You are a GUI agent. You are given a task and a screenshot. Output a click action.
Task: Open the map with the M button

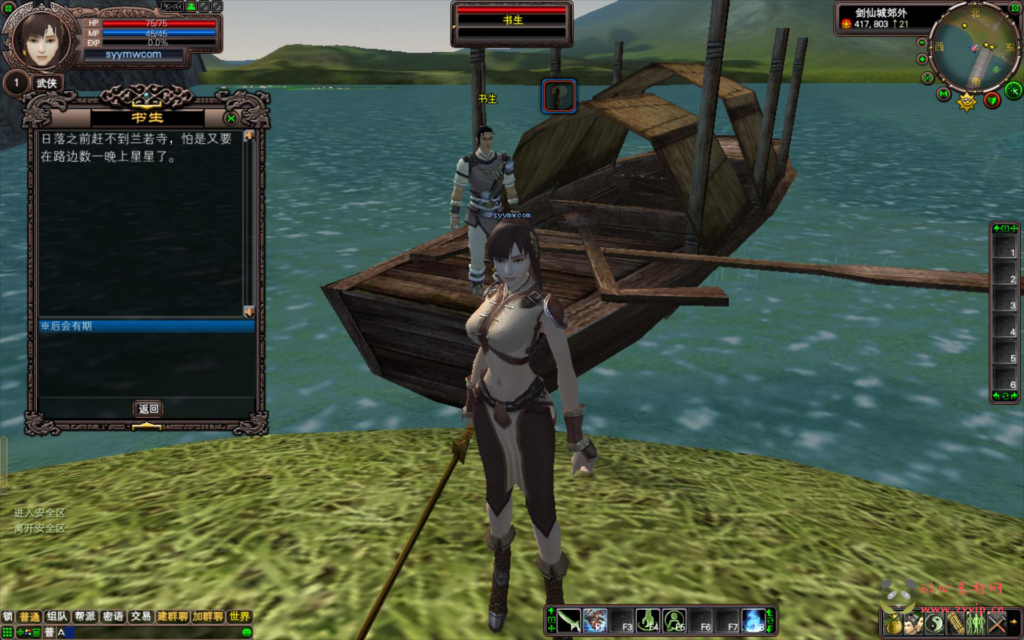[943, 94]
